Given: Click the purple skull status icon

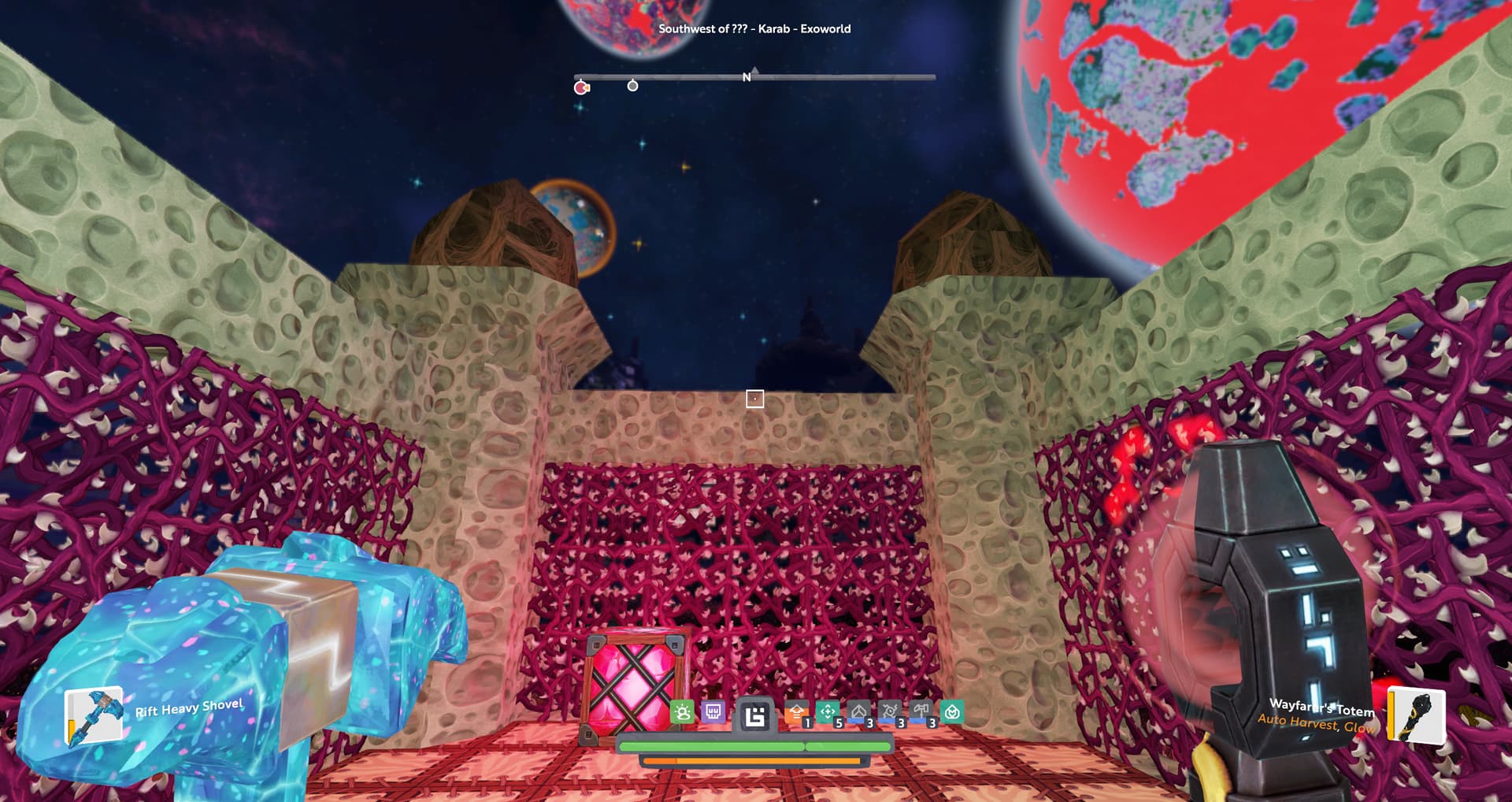Looking at the screenshot, I should tap(713, 713).
